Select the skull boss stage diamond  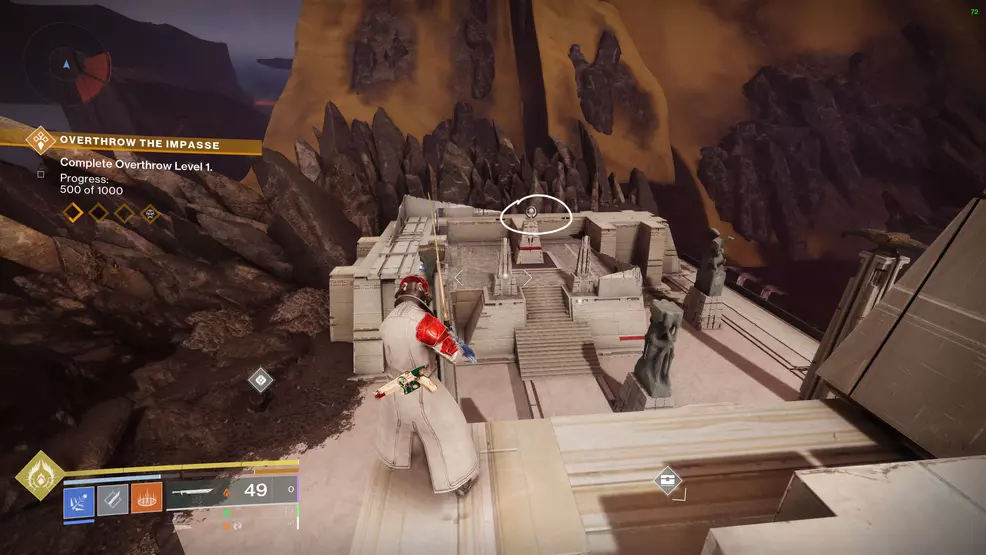149,212
